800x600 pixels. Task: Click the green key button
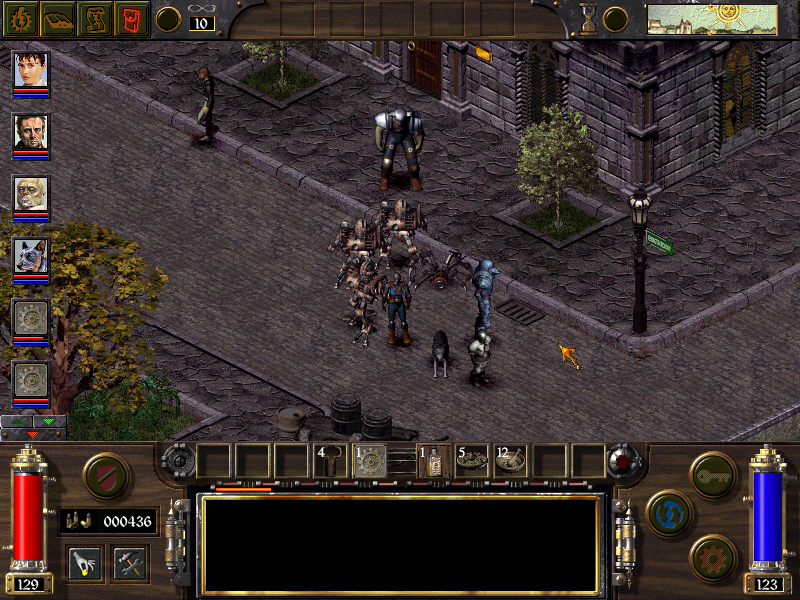coord(714,473)
